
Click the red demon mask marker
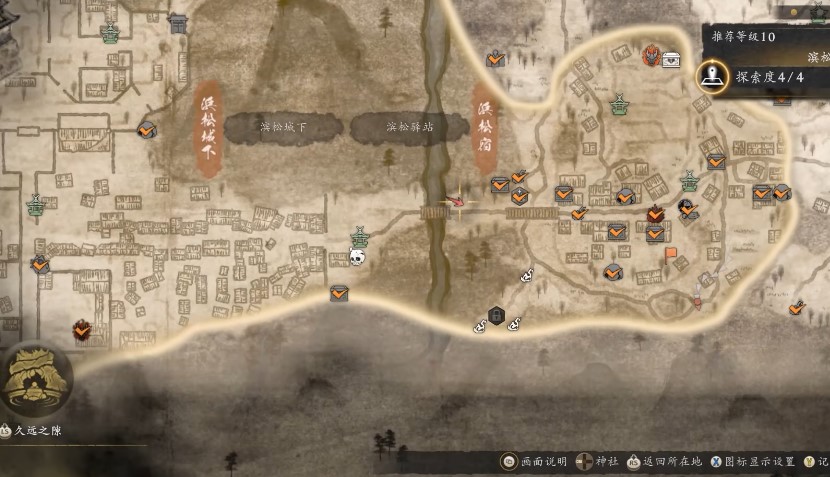652,55
